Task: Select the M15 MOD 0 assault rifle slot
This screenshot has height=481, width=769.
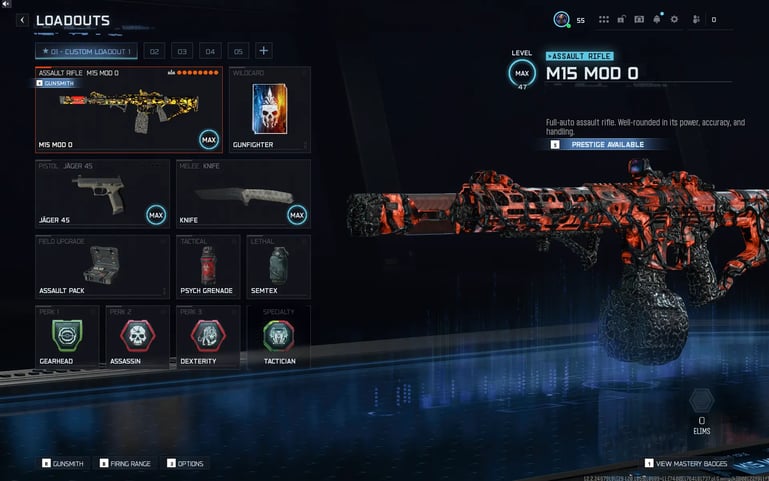Action: tap(129, 110)
